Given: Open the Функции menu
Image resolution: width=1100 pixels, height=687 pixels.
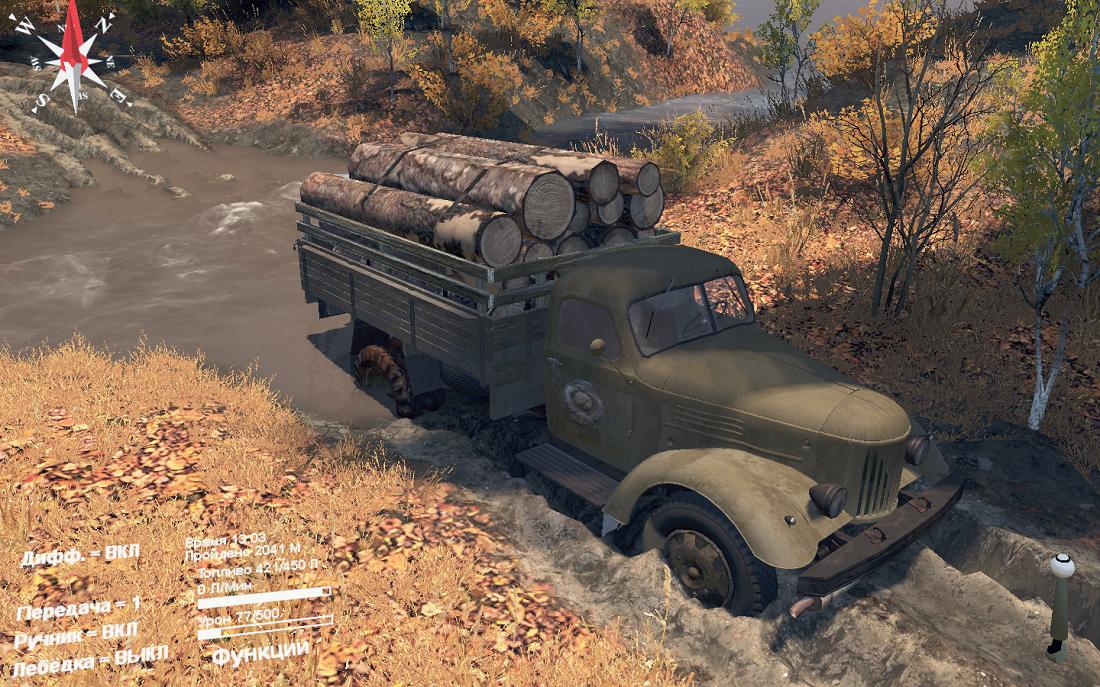Looking at the screenshot, I should (x=260, y=652).
